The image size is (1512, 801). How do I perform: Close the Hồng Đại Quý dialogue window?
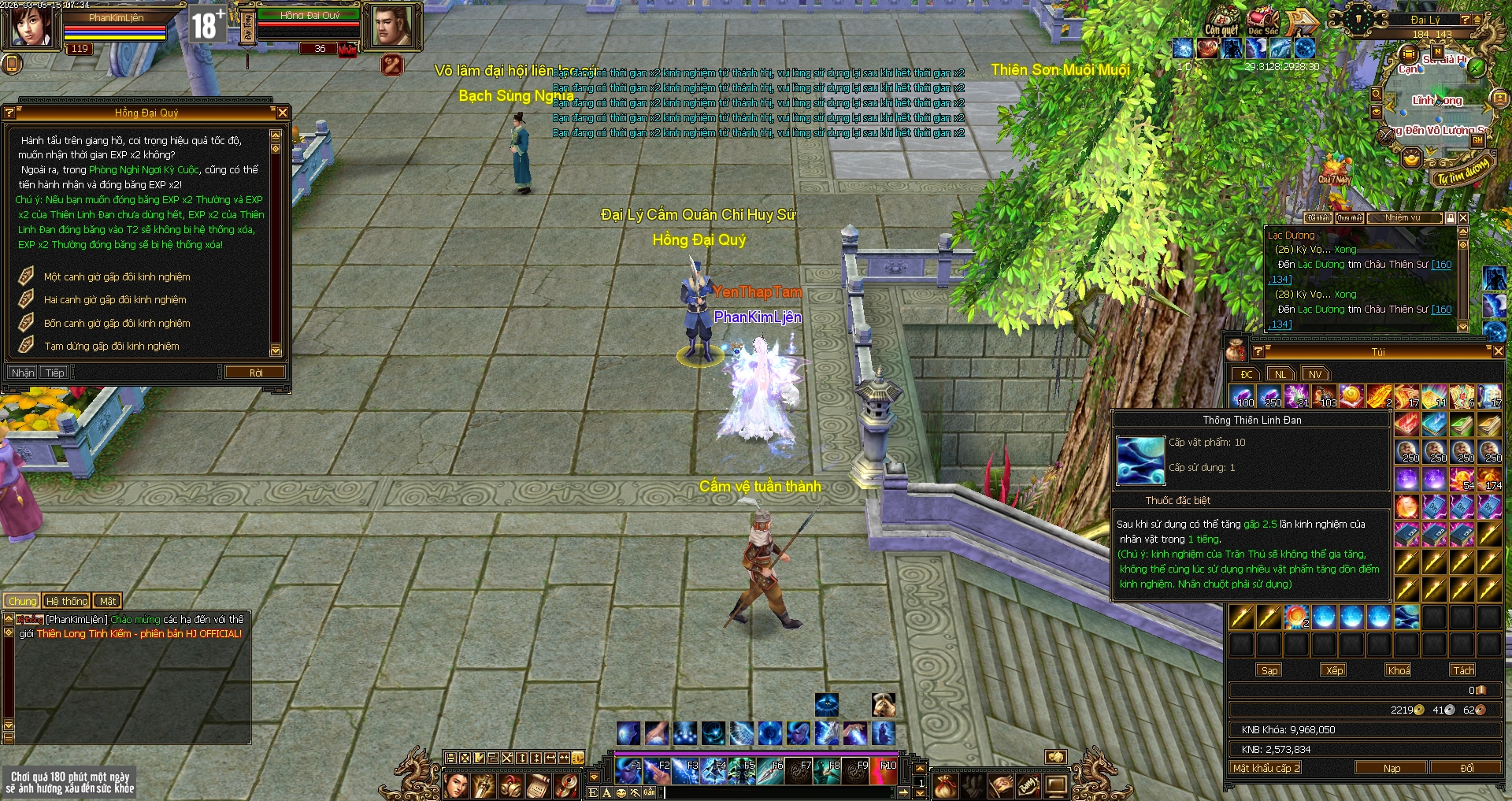coord(283,113)
